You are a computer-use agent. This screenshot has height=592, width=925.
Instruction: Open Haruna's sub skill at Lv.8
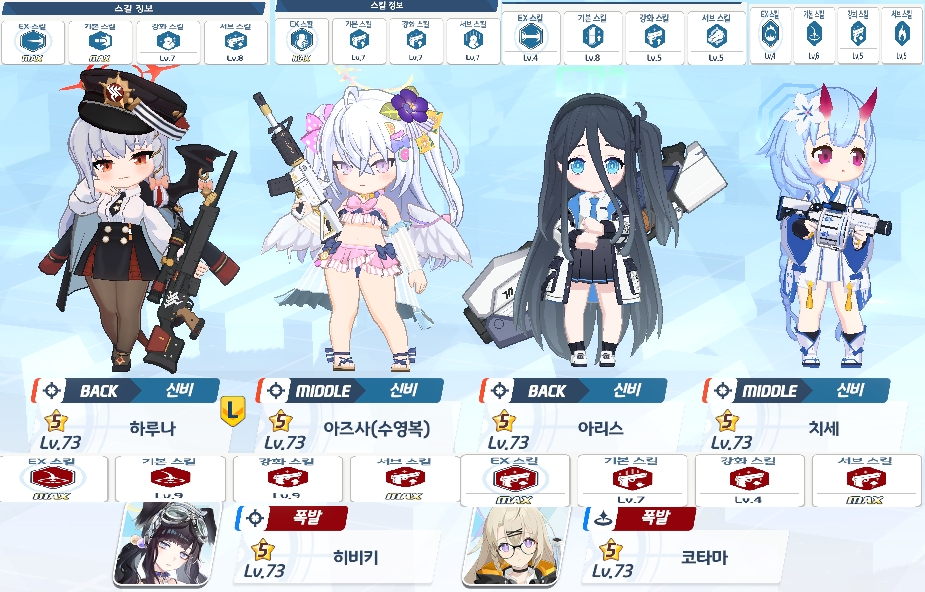(236, 41)
